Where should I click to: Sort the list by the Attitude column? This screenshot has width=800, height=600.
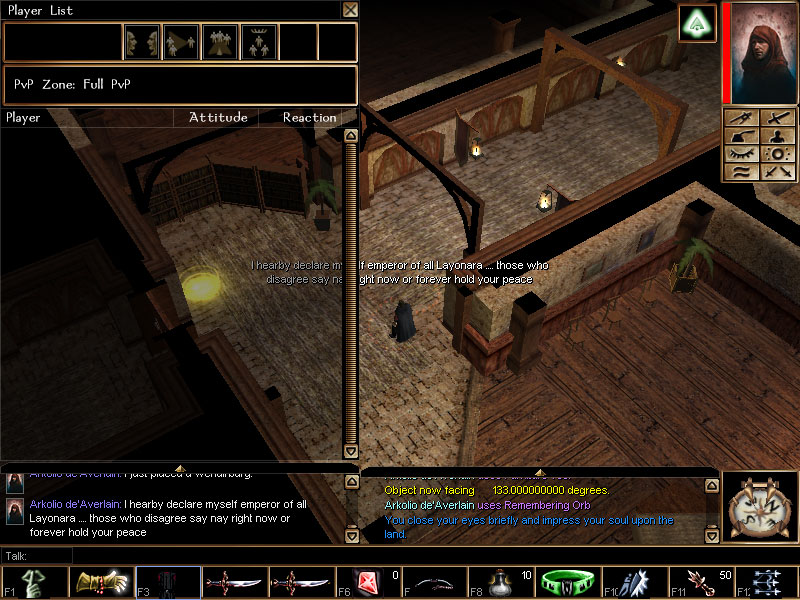[217, 118]
